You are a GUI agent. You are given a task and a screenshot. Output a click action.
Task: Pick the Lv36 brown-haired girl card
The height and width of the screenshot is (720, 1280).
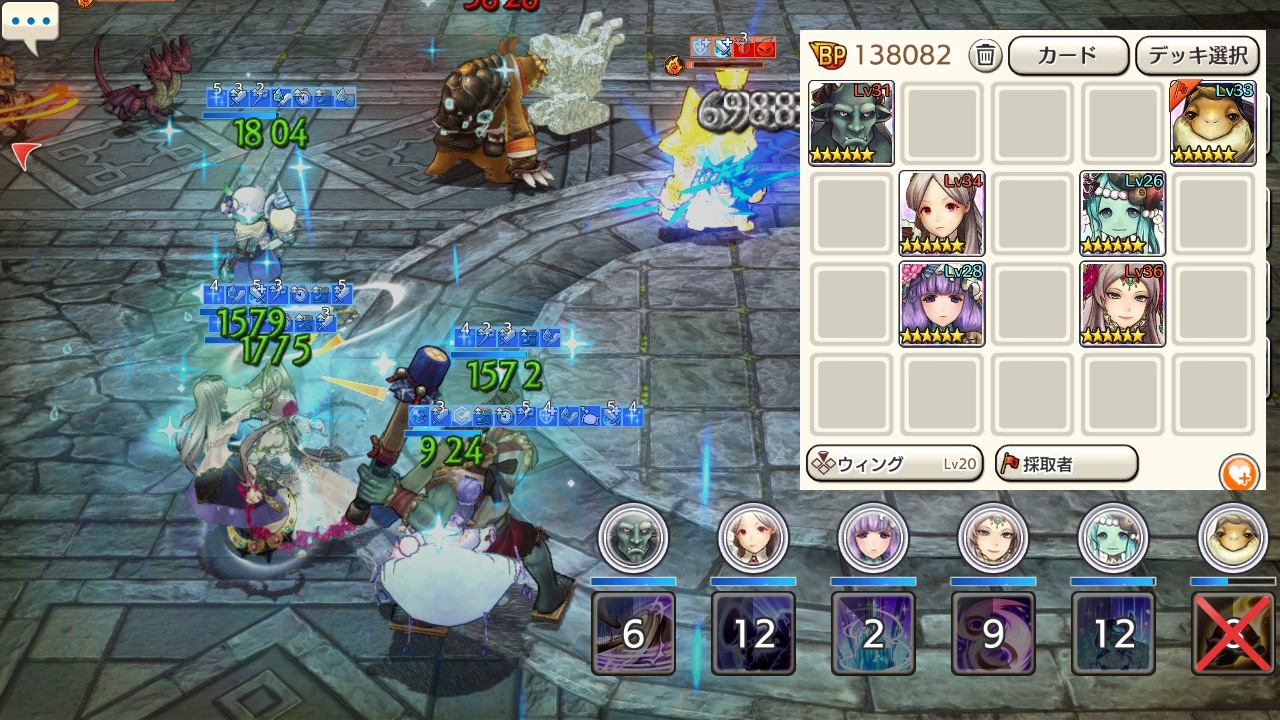pos(1122,304)
